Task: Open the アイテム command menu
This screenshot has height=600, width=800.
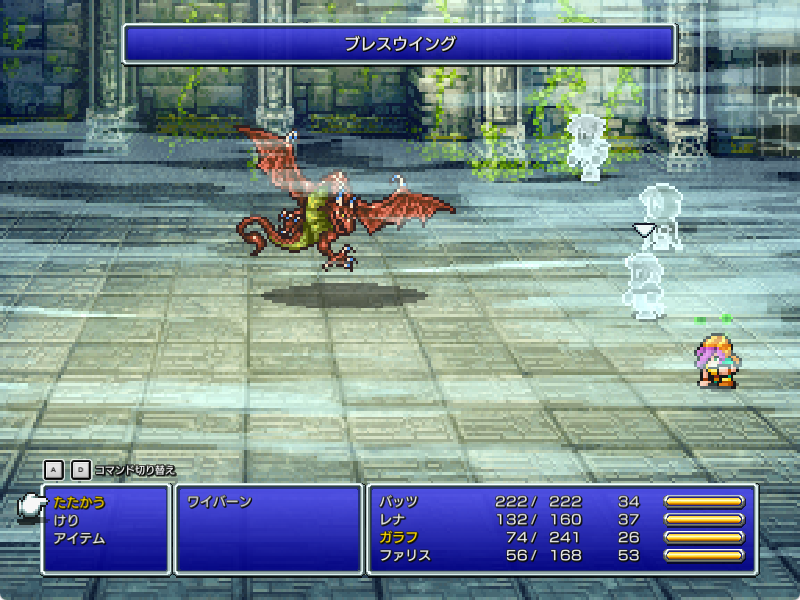Action: pyautogui.click(x=79, y=538)
